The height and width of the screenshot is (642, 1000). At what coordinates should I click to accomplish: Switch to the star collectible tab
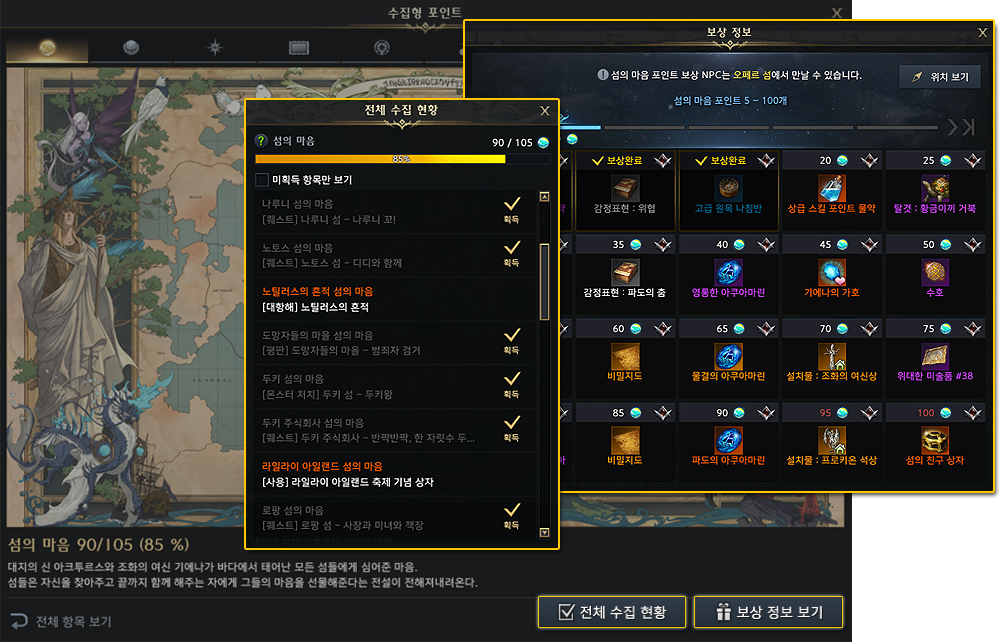pyautogui.click(x=214, y=48)
